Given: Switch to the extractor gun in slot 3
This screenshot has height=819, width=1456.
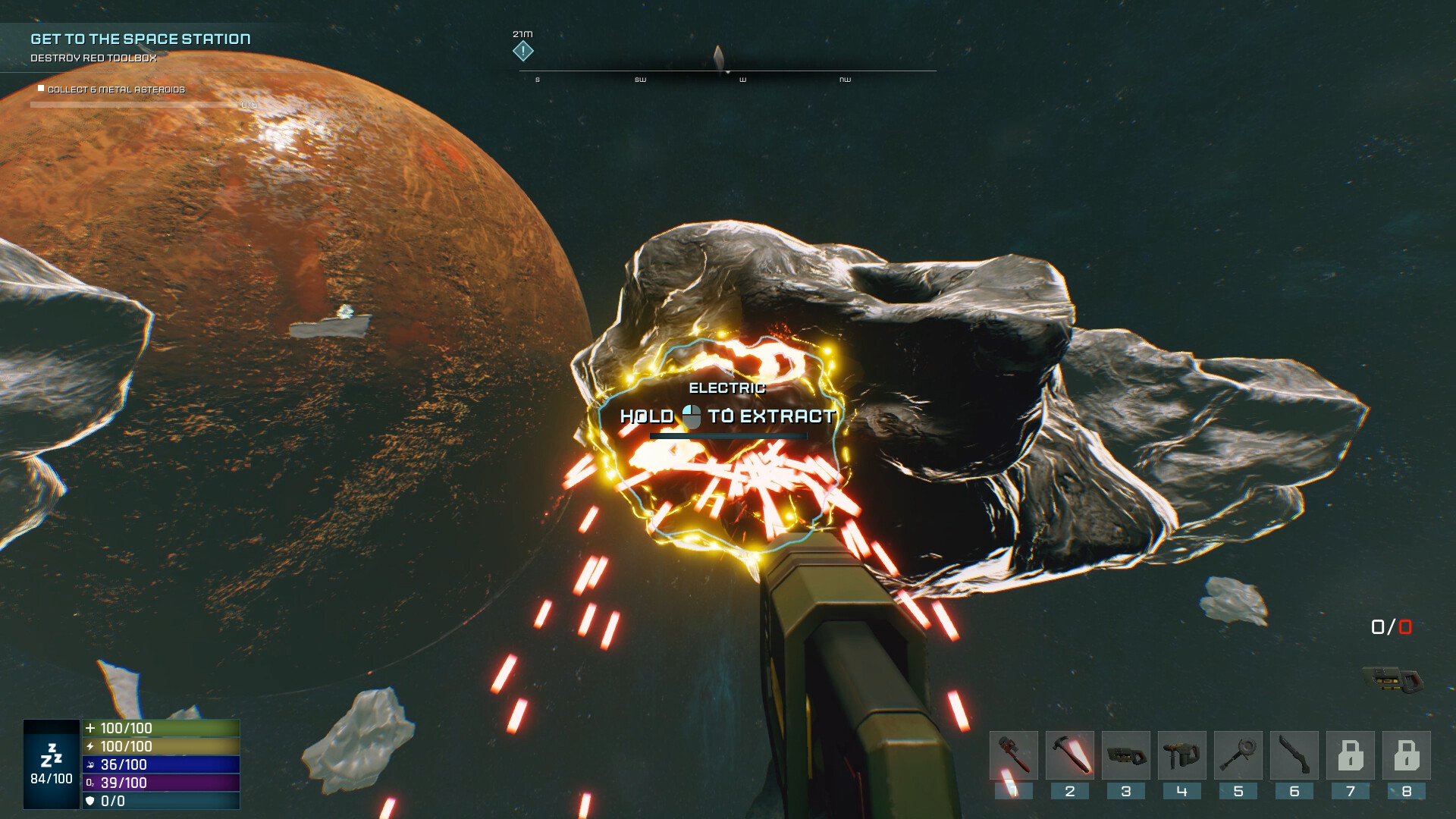Looking at the screenshot, I should 1126,755.
